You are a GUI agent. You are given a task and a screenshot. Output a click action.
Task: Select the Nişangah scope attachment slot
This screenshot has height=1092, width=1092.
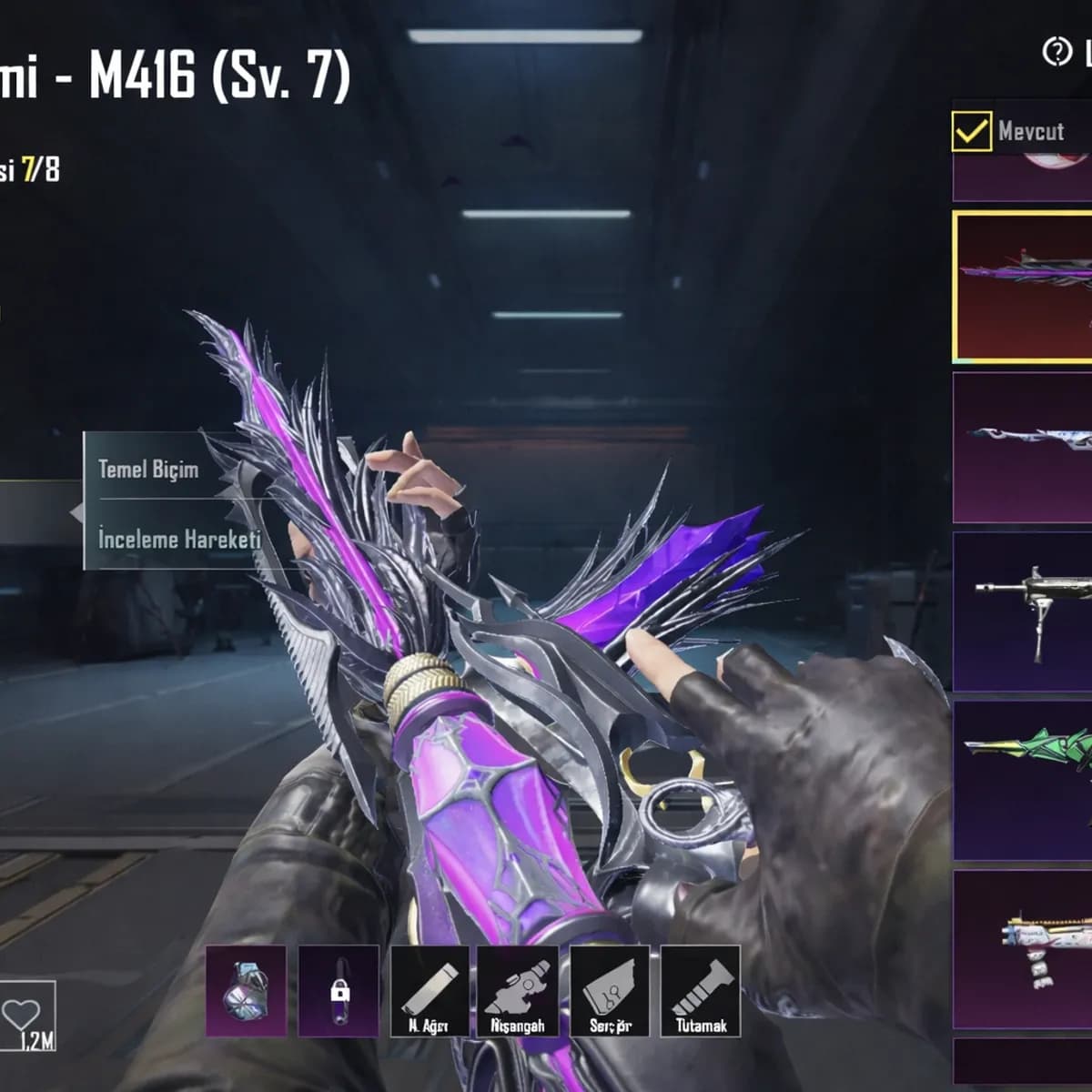click(x=519, y=991)
